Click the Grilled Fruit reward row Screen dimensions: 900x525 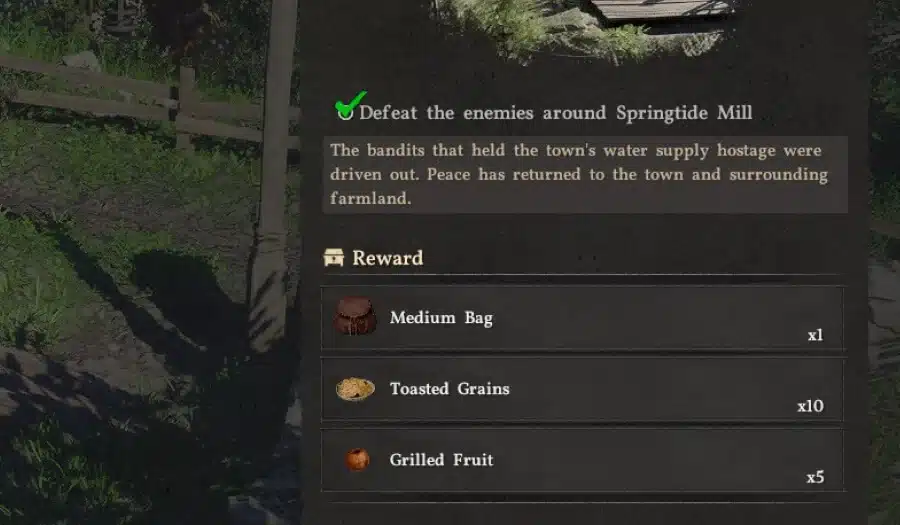coord(582,460)
